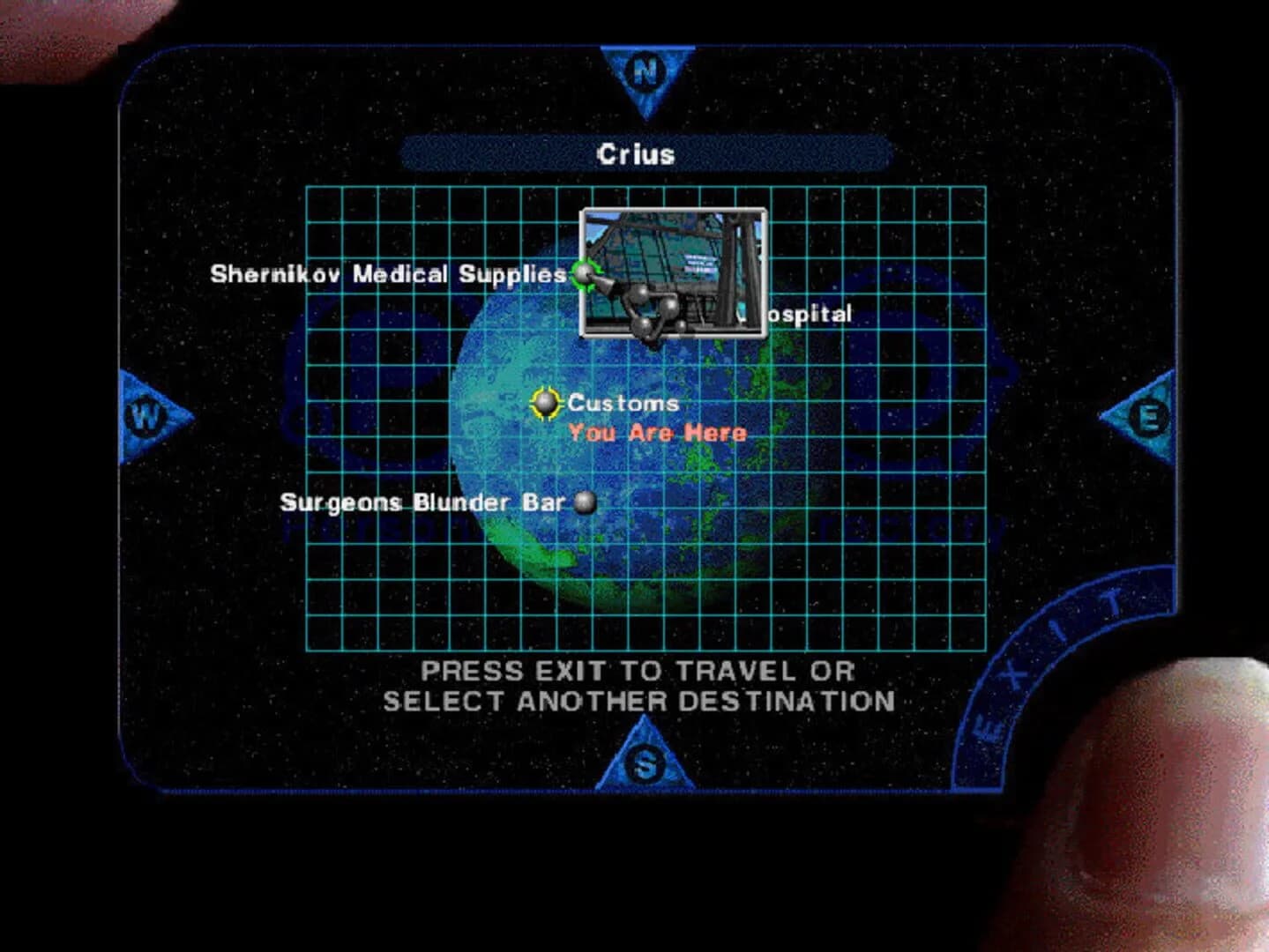Click the green selection ring near Shernikov
The image size is (1269, 952).
(582, 275)
